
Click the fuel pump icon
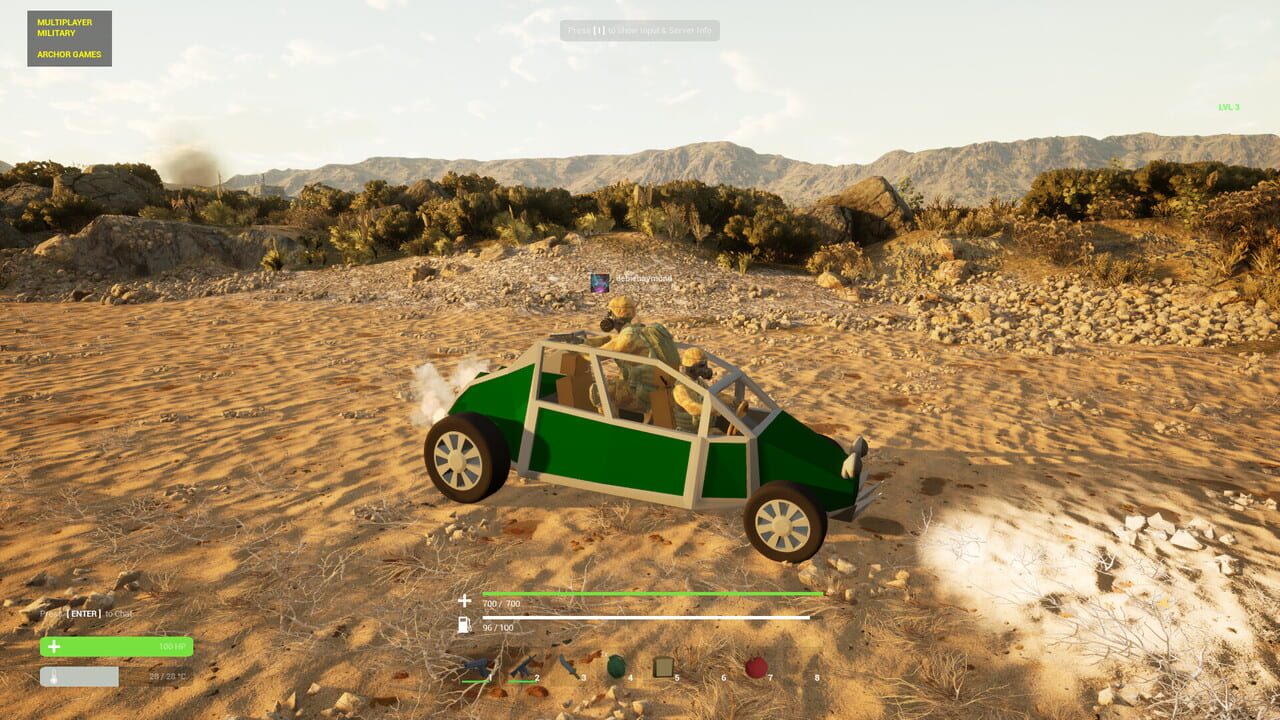click(x=465, y=625)
